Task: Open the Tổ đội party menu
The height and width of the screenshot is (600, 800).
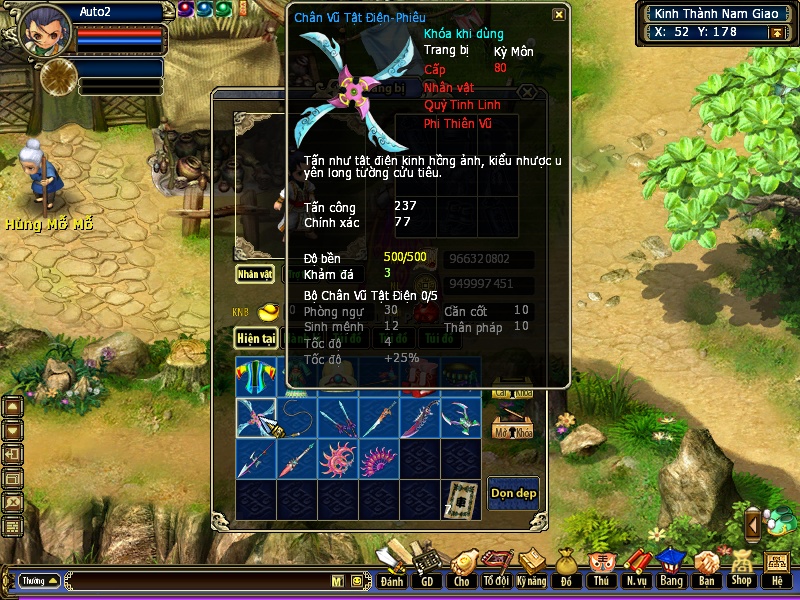Action: tap(495, 568)
